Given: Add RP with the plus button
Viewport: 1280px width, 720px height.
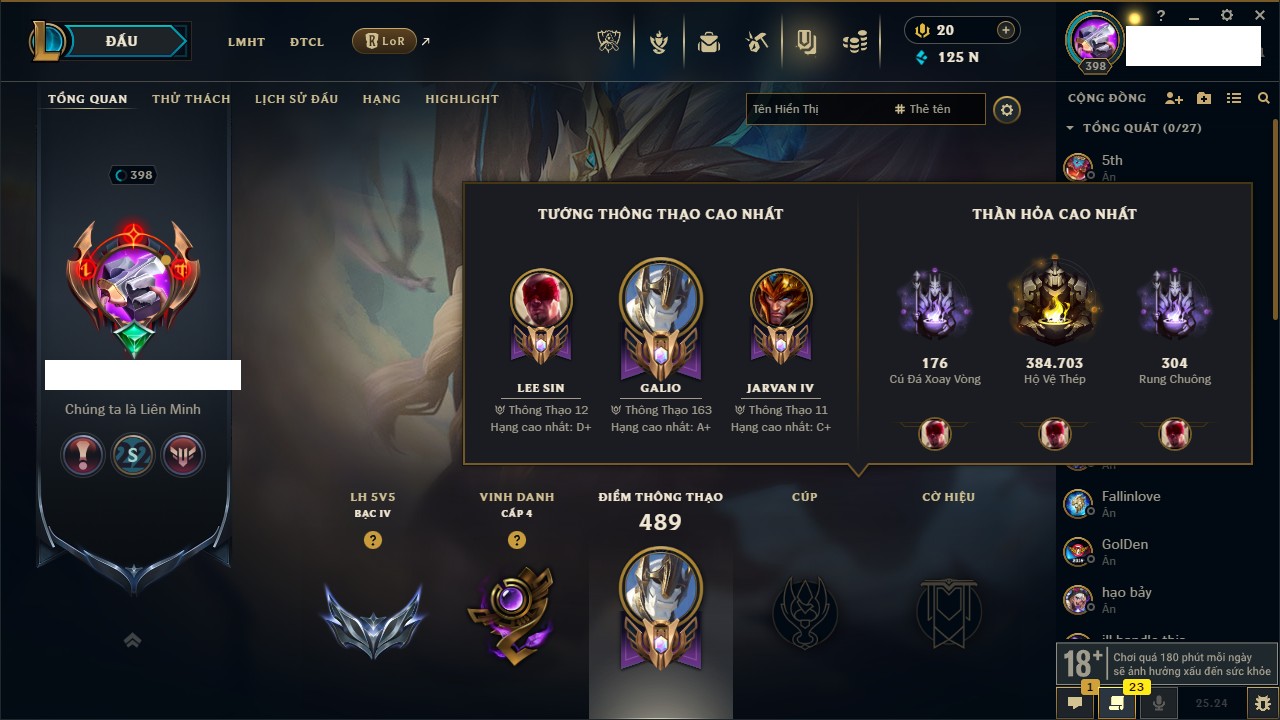Looking at the screenshot, I should tap(1005, 30).
